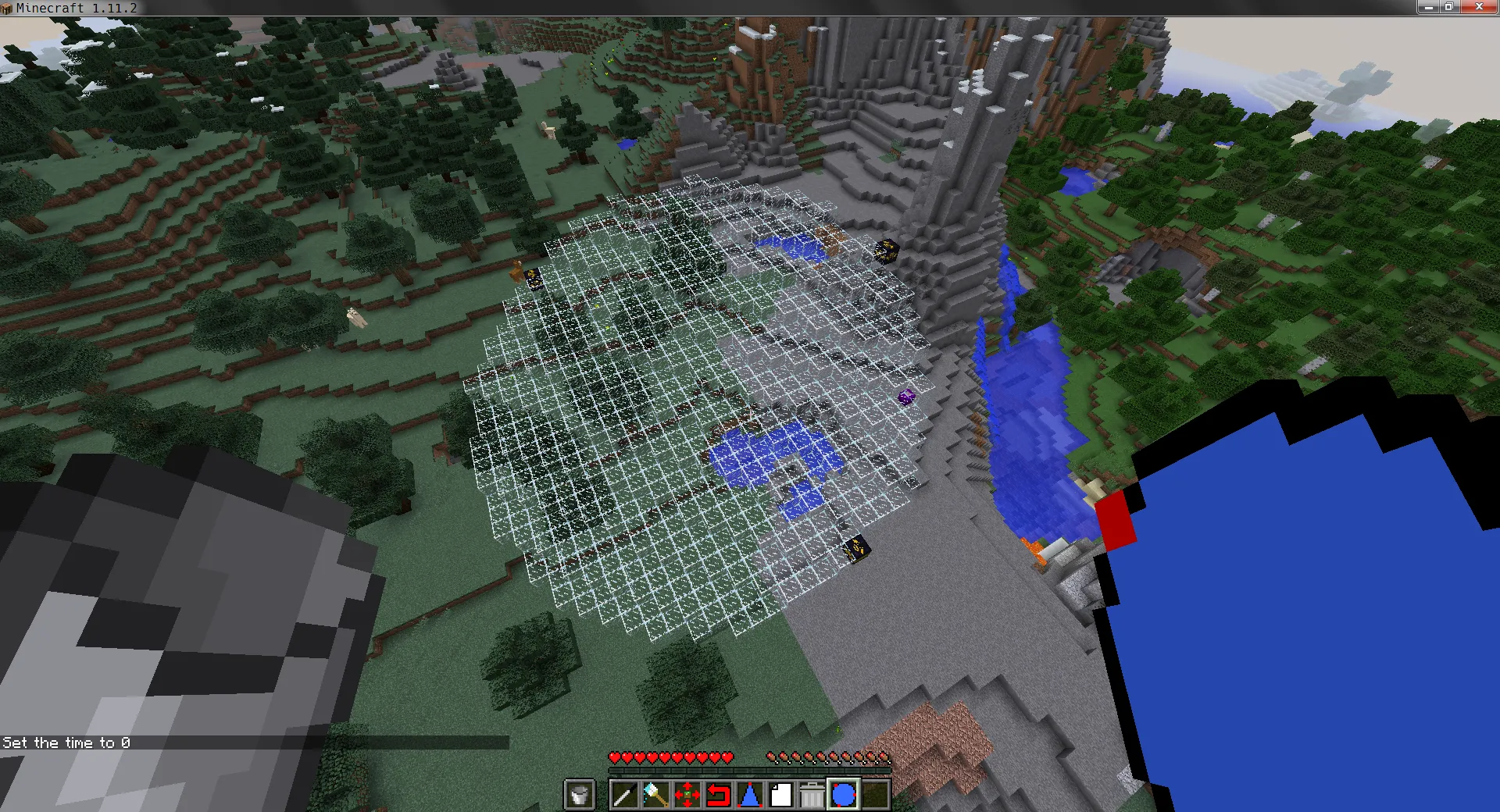Select the red arrows expand tool
The width and height of the screenshot is (1500, 812).
pos(687,794)
